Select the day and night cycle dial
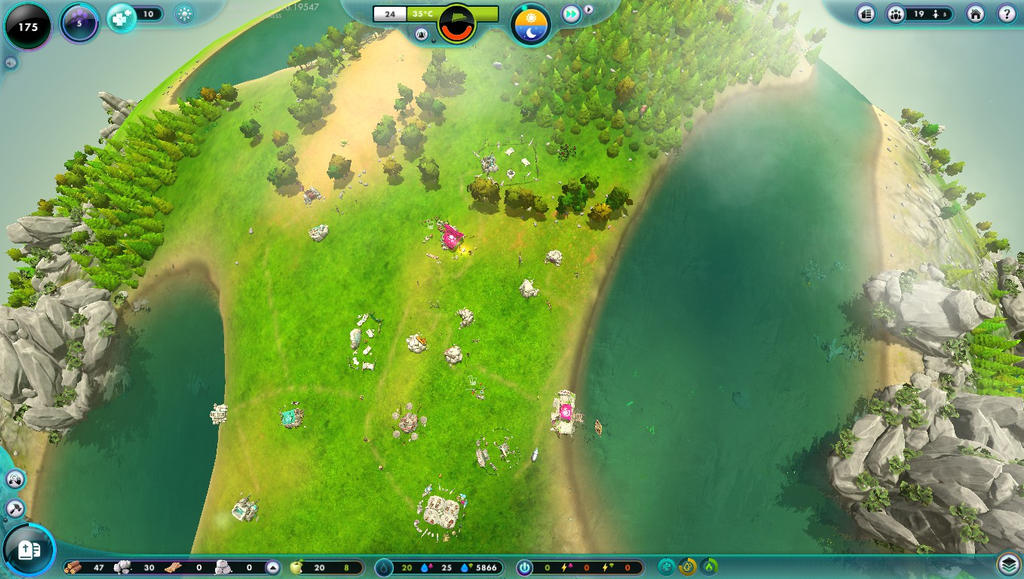This screenshot has height=579, width=1024. pos(531,24)
